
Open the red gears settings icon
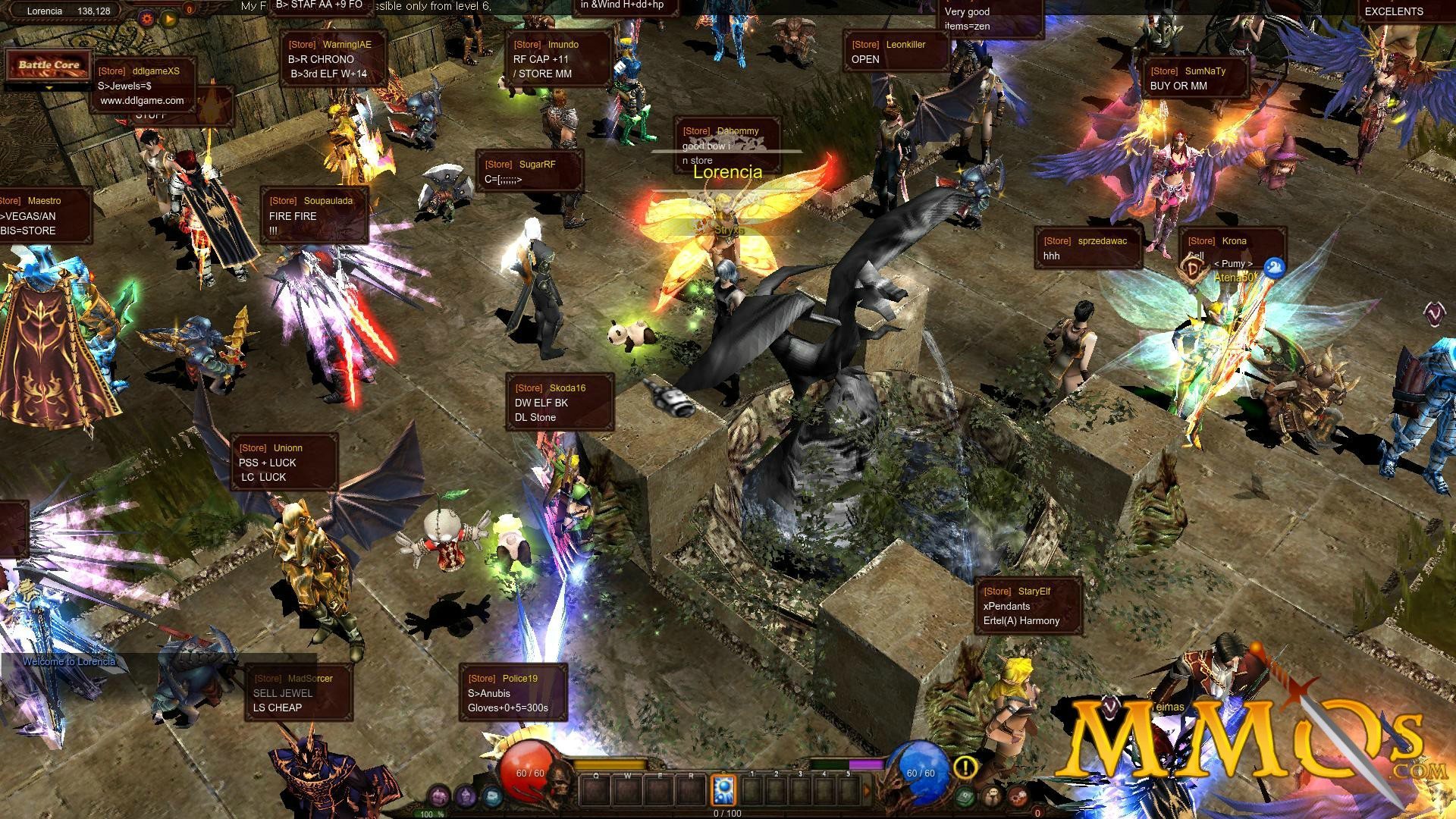(x=1018, y=796)
